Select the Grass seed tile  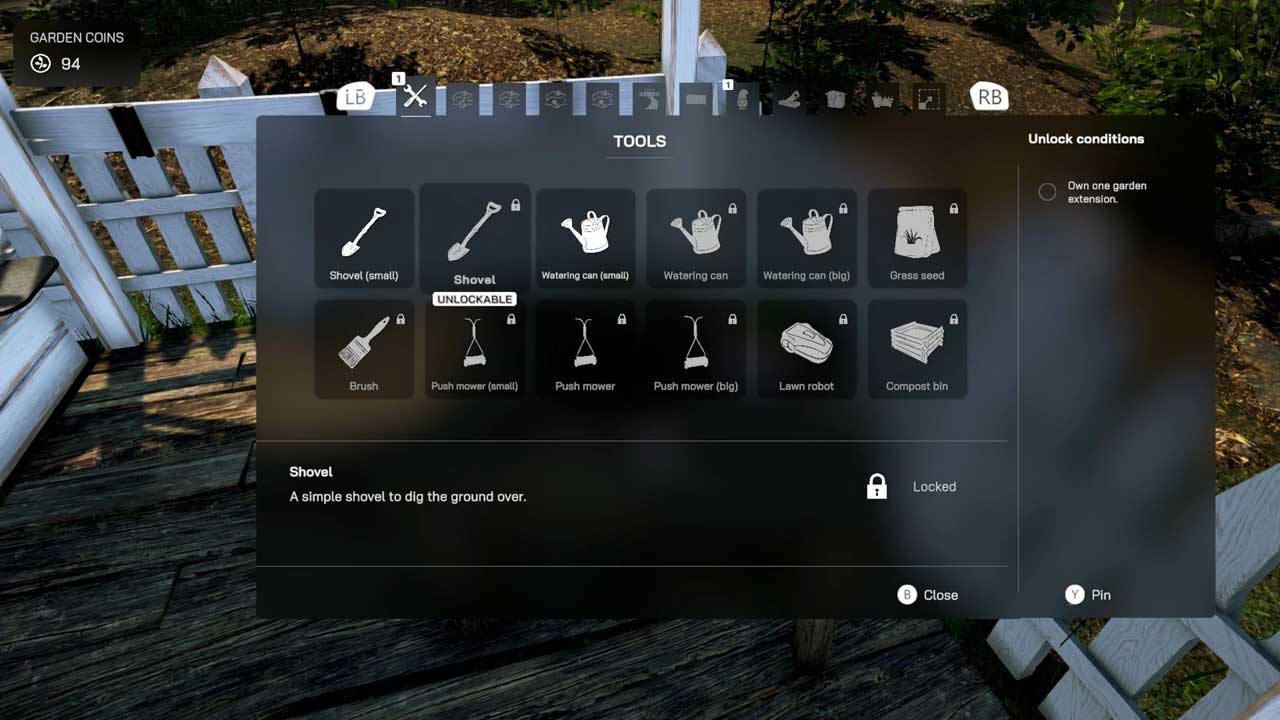(917, 238)
